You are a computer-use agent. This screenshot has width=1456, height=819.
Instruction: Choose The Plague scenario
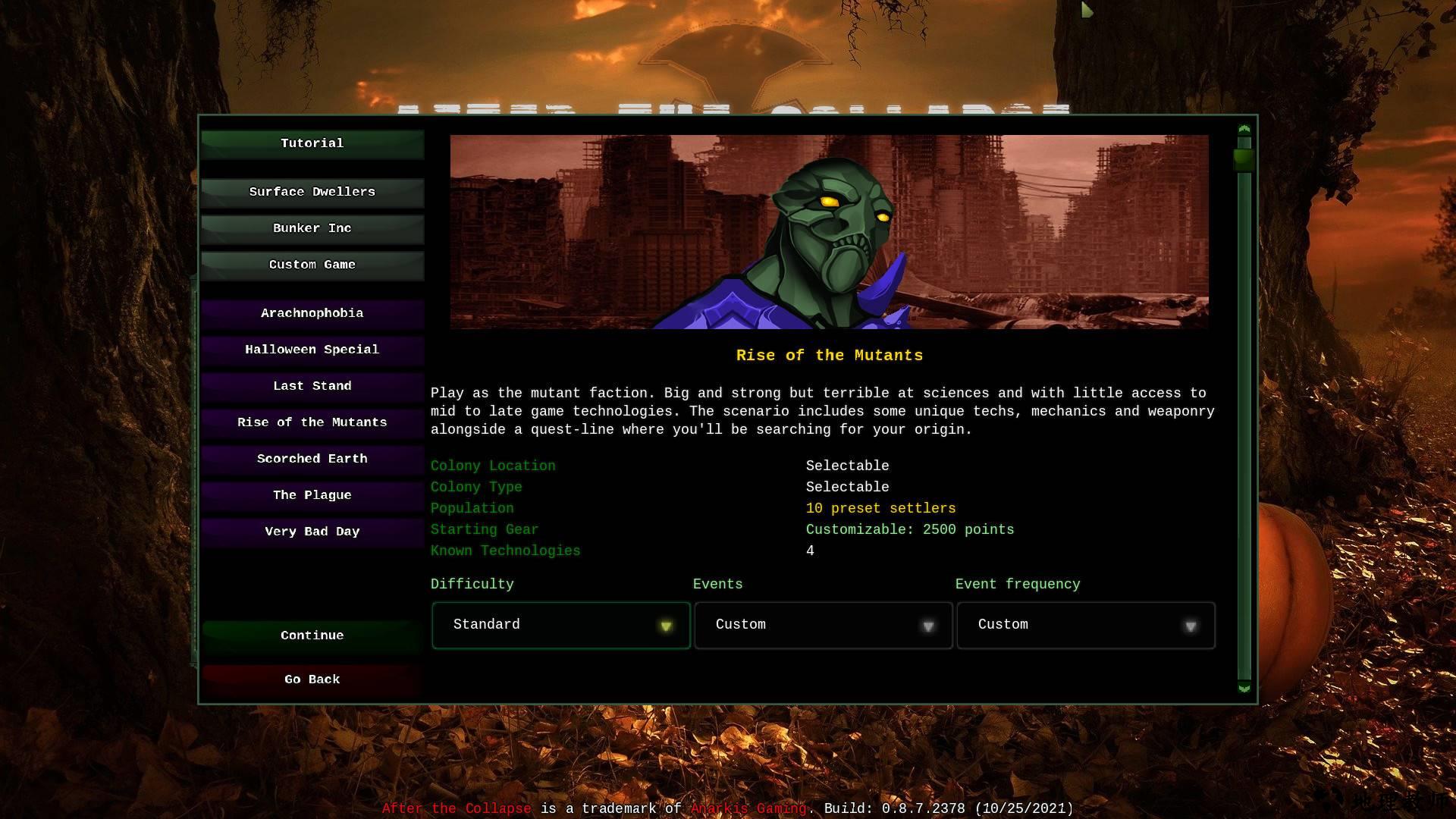coord(312,495)
